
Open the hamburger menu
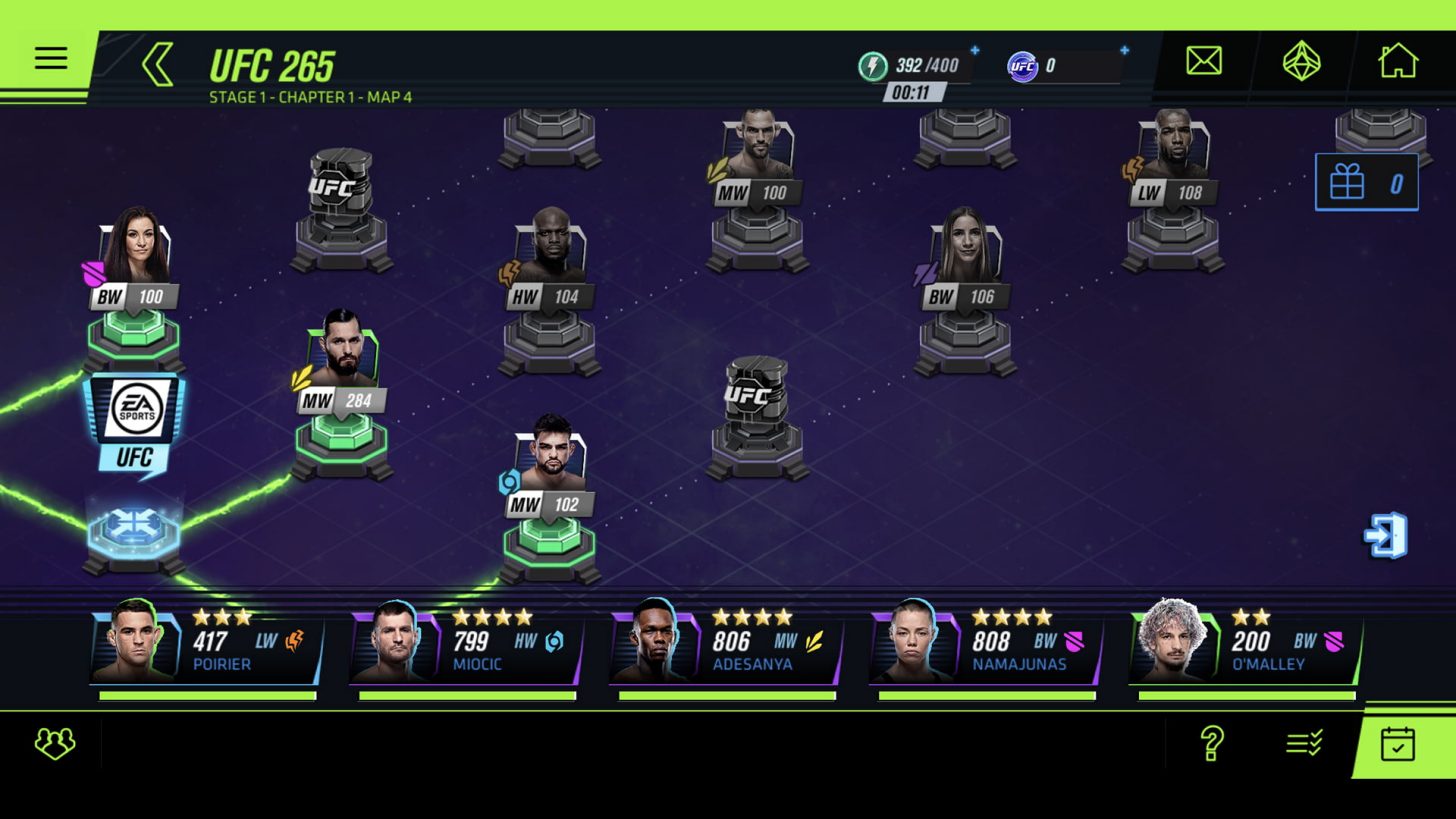click(x=50, y=58)
